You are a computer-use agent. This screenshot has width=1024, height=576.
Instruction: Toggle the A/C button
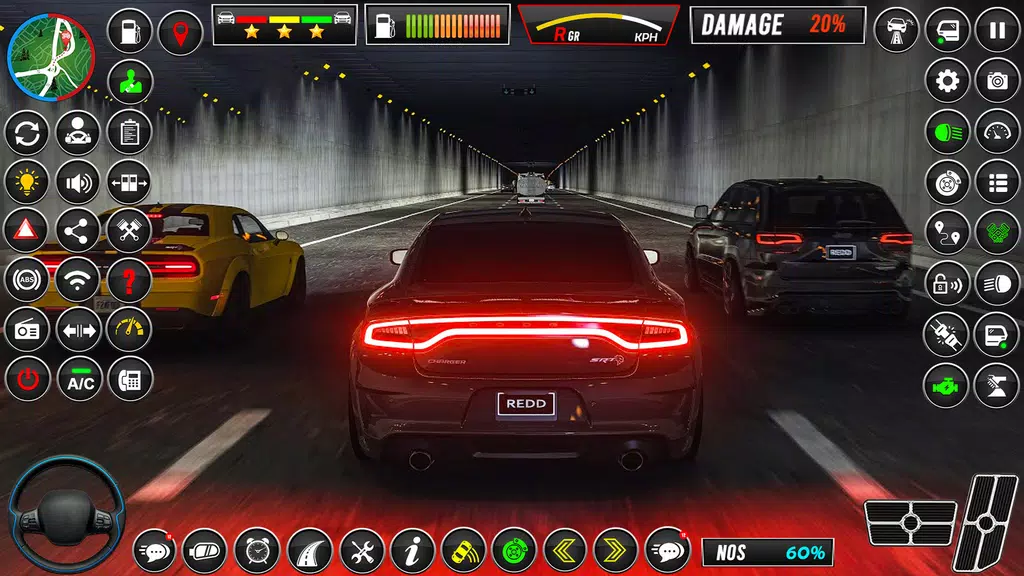click(79, 380)
